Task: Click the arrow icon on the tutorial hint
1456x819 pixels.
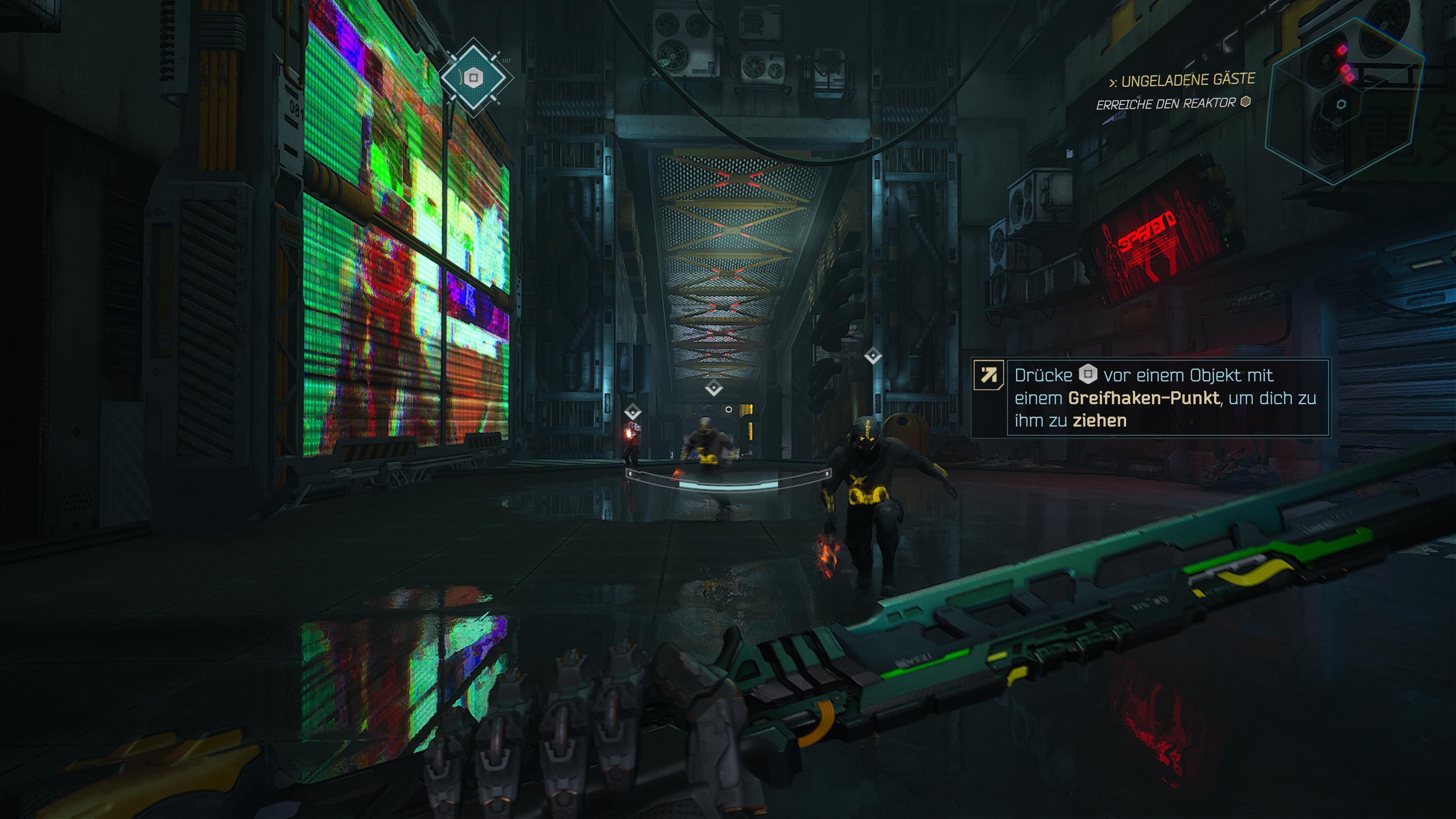Action: 988,375
